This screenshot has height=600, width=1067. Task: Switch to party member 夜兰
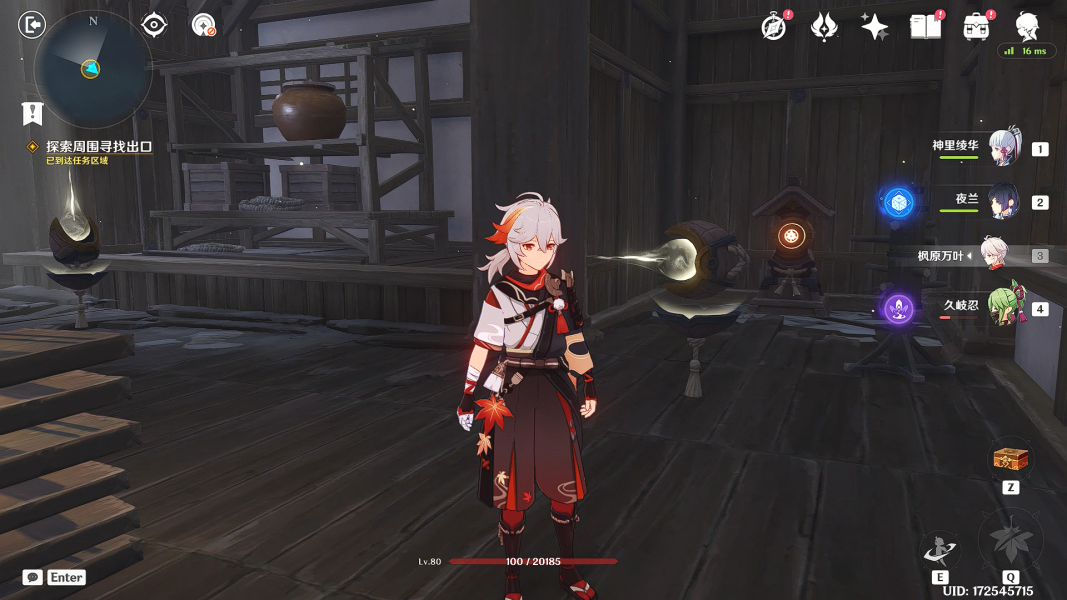pos(1002,201)
